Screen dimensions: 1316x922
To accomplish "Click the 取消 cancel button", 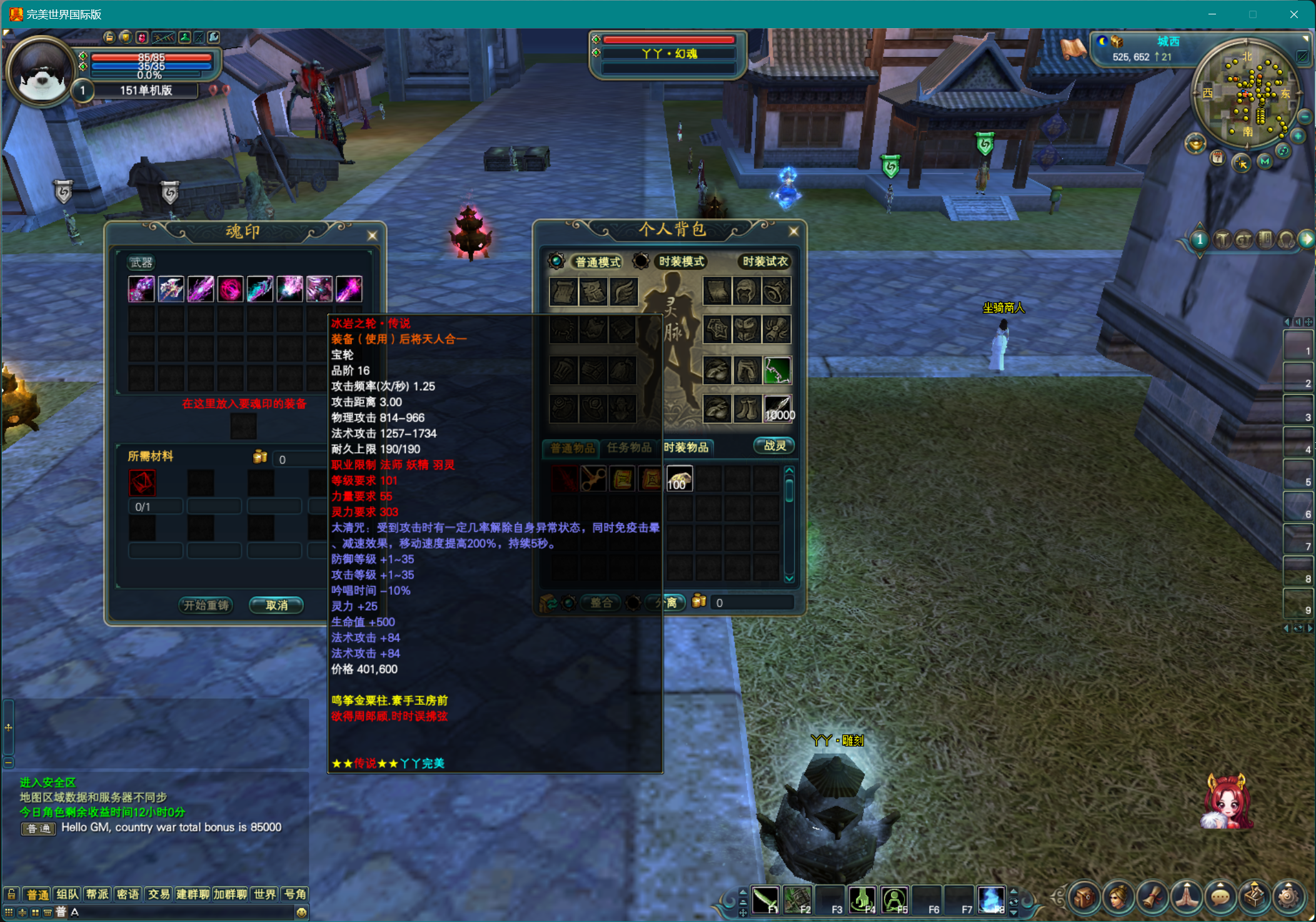I will point(276,605).
